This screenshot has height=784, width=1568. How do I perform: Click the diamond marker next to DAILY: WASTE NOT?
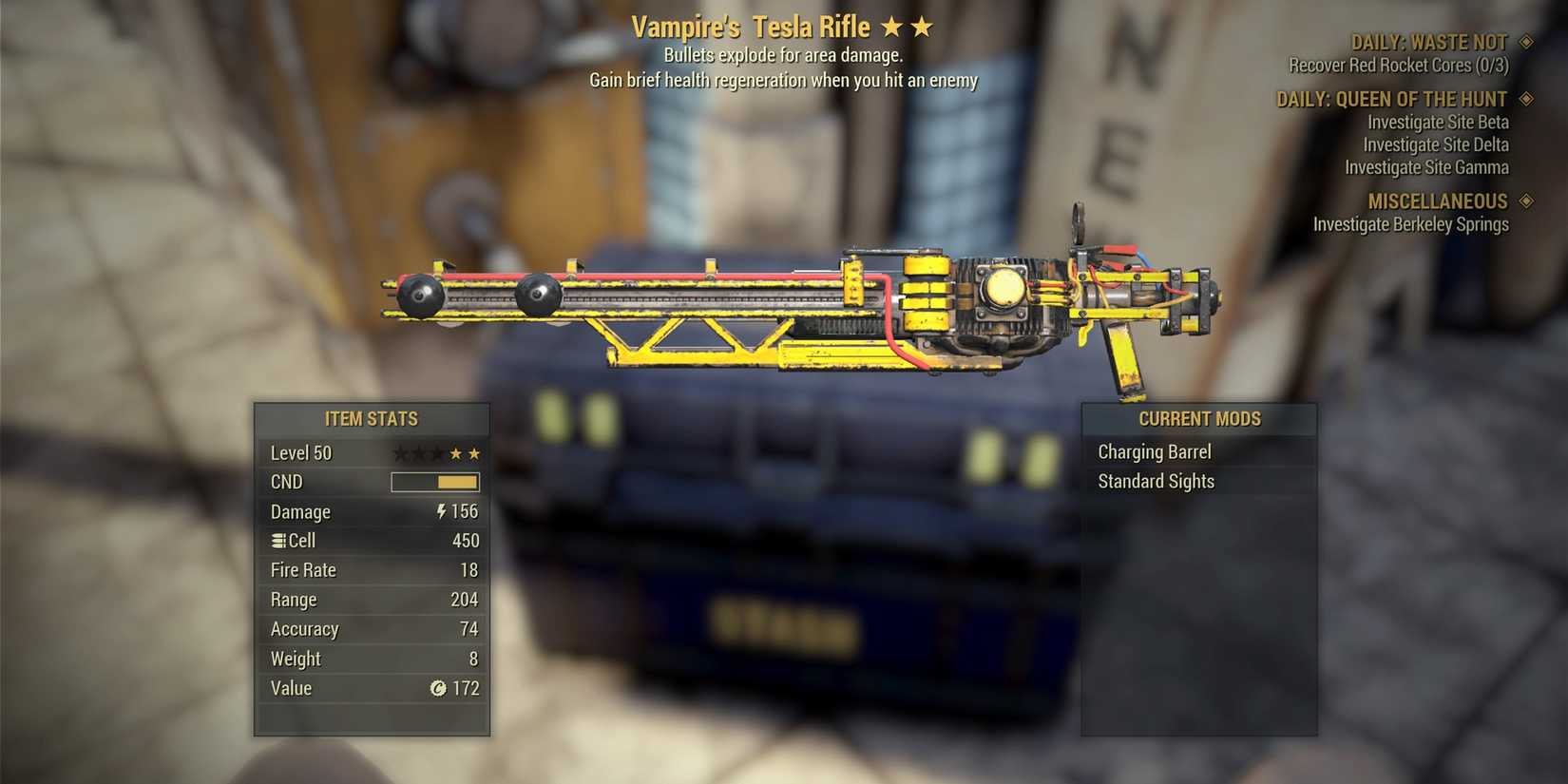[x=1528, y=42]
